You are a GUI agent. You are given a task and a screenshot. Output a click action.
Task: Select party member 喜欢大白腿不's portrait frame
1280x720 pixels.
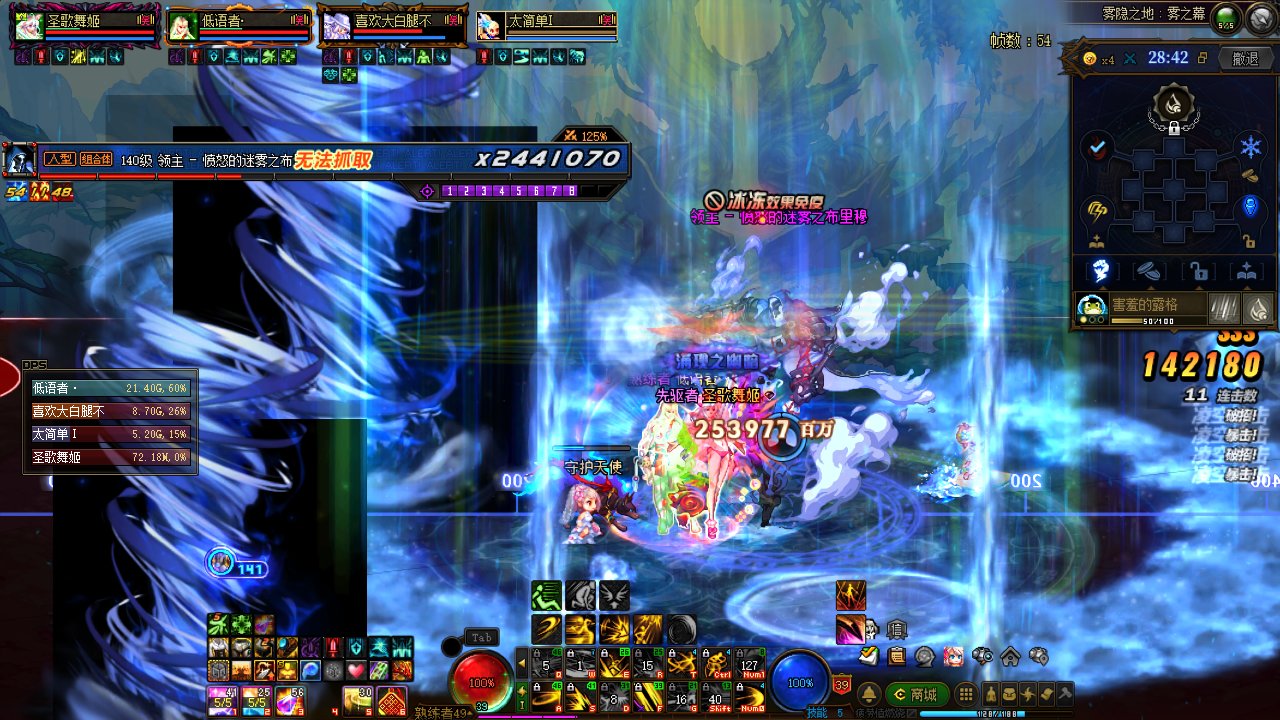[336, 26]
